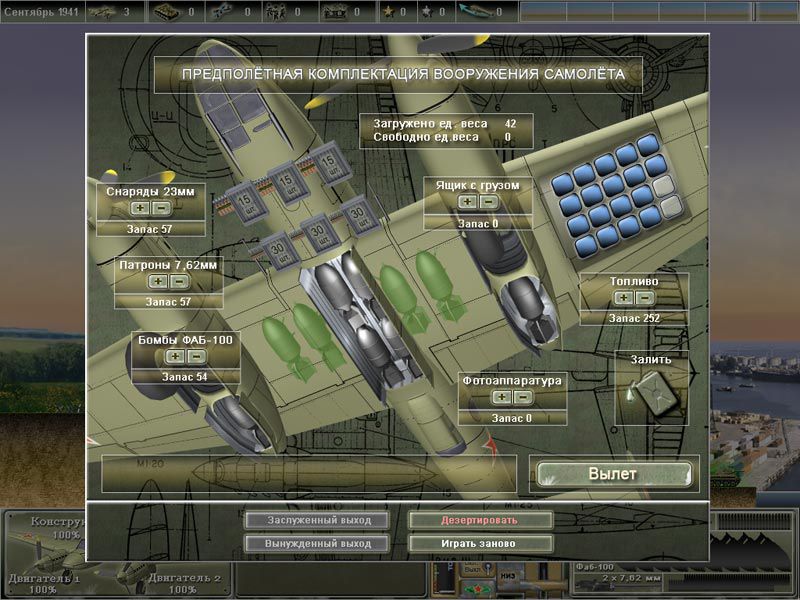Viewport: 800px width, 600px height.
Task: Add Патроны 7,62мм with the plus button
Action: [x=157, y=281]
